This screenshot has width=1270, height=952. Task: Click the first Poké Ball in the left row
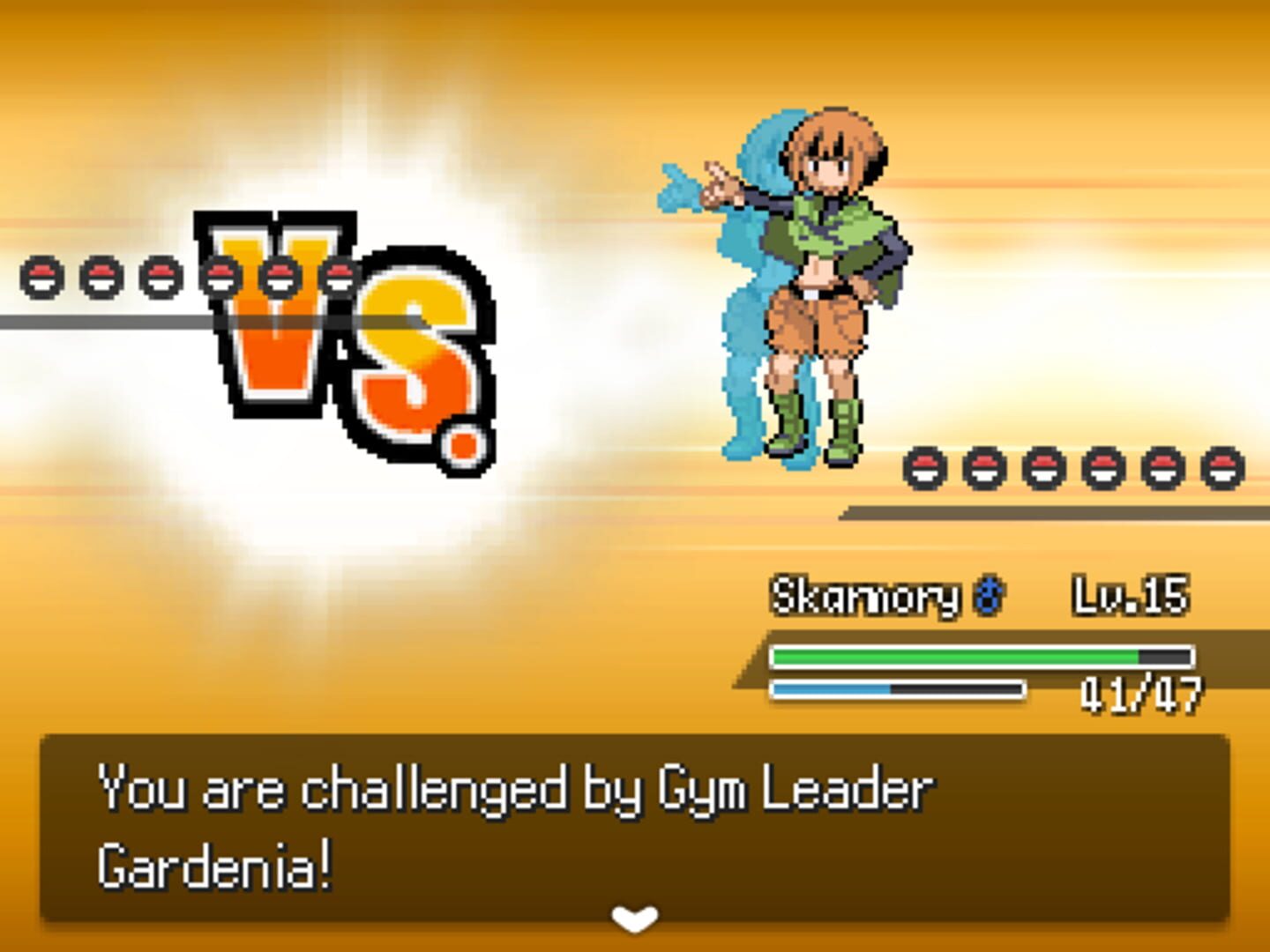coord(40,277)
